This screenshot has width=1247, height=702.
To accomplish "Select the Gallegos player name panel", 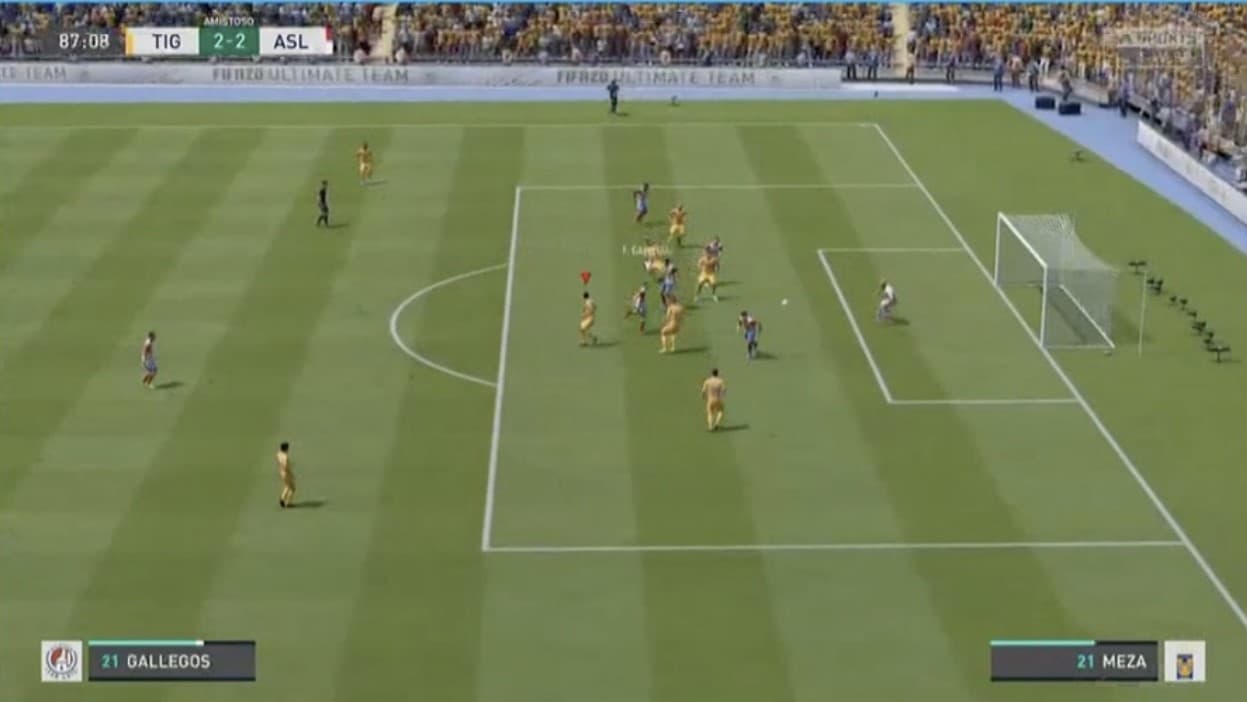I will (171, 661).
